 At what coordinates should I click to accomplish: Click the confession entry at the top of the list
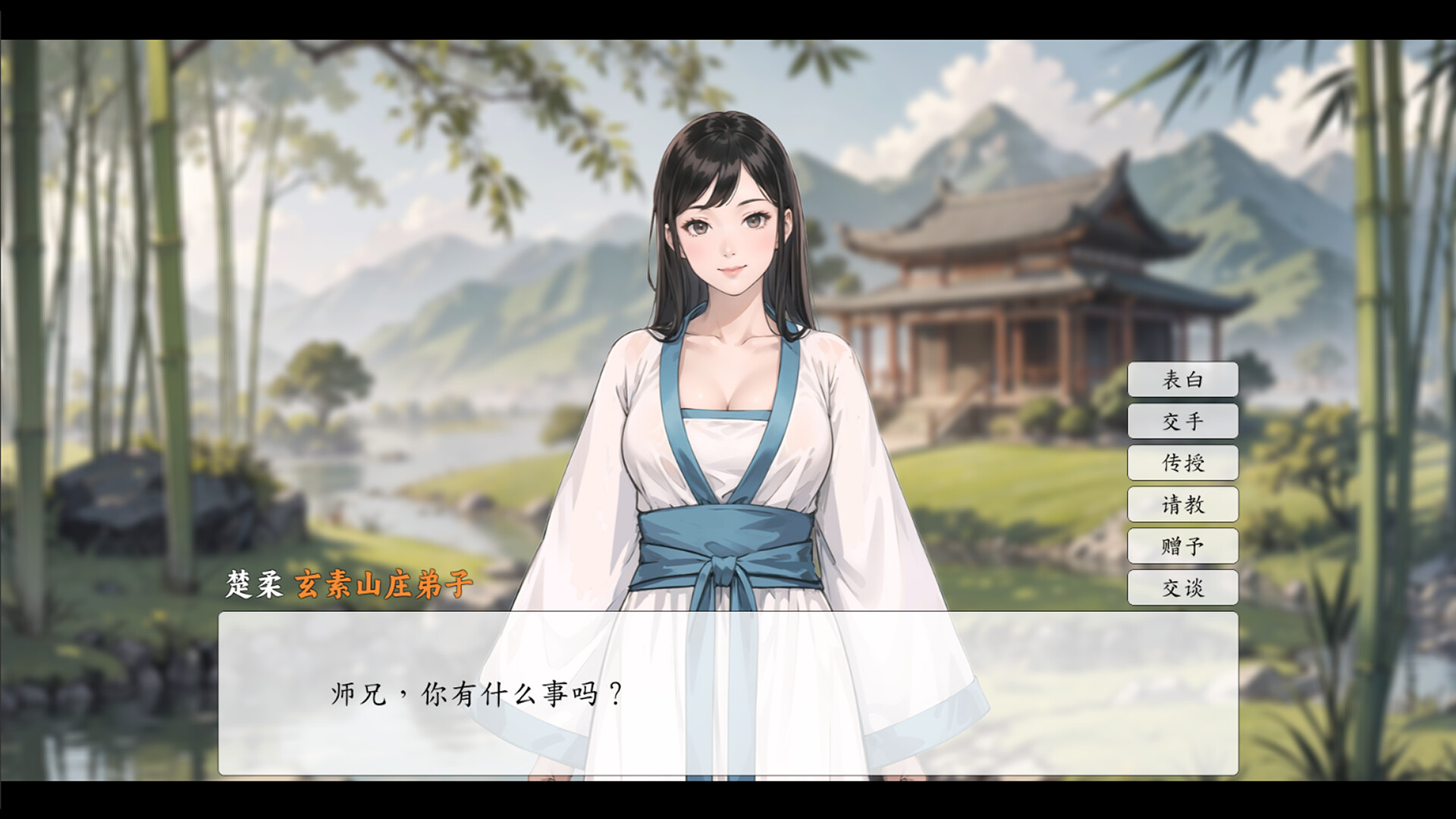click(1183, 380)
